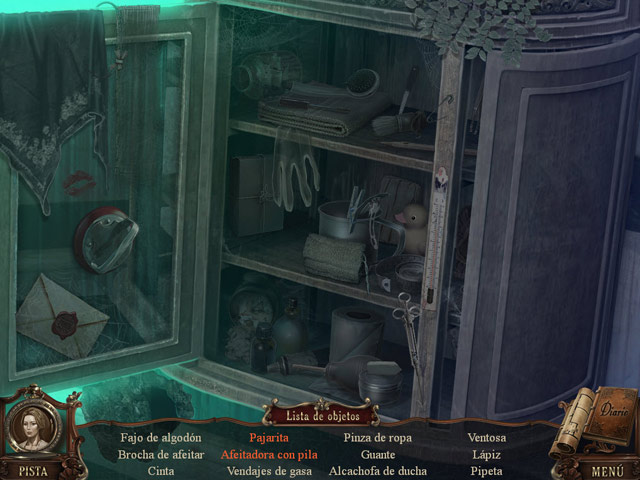
Task: Select 'Vendajes de gasa' list entry
Action: [x=269, y=471]
